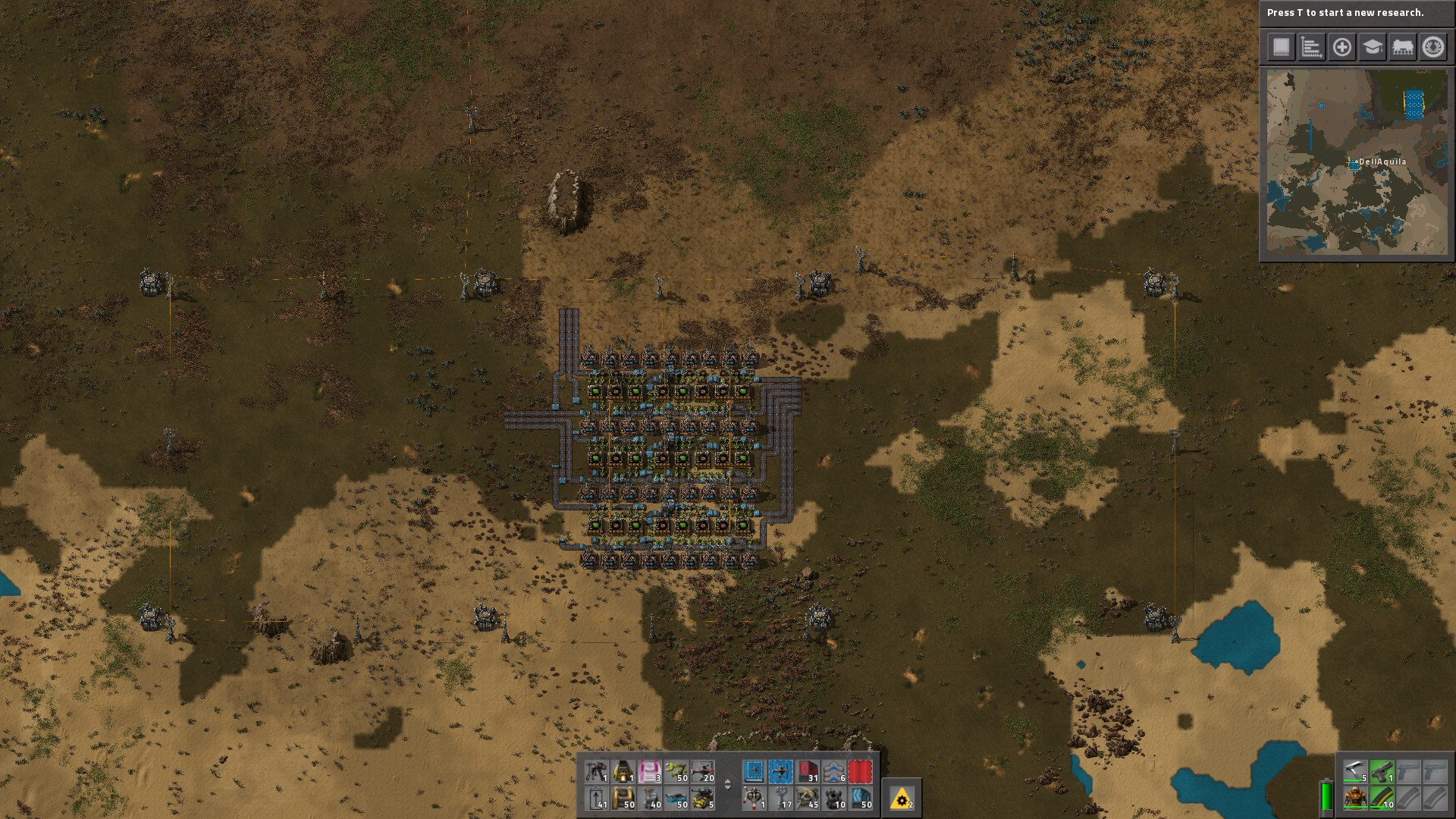
Task: Pick the red underground belt stack of 31
Action: (x=808, y=772)
